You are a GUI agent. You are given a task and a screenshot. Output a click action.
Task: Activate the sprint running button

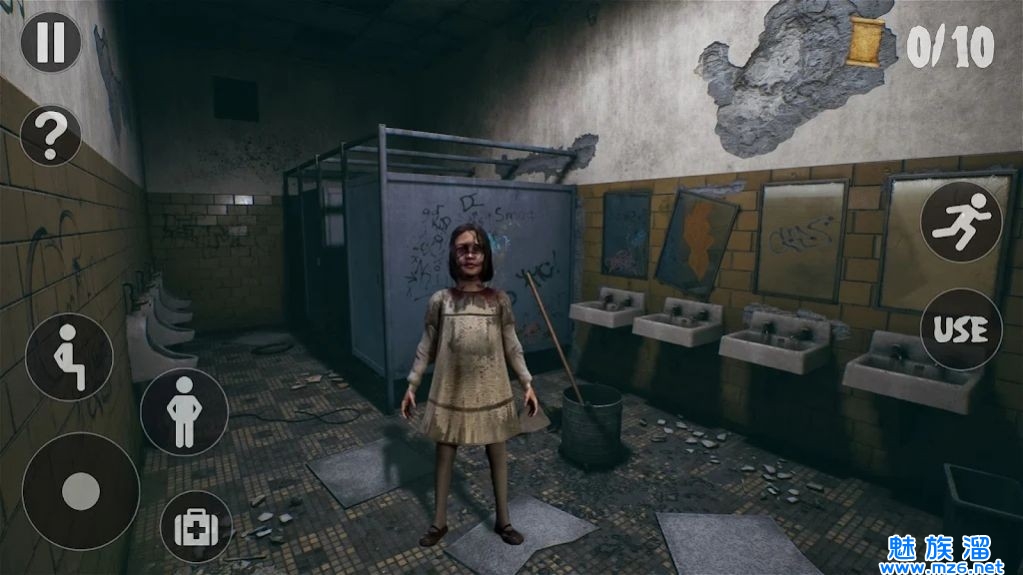click(961, 222)
